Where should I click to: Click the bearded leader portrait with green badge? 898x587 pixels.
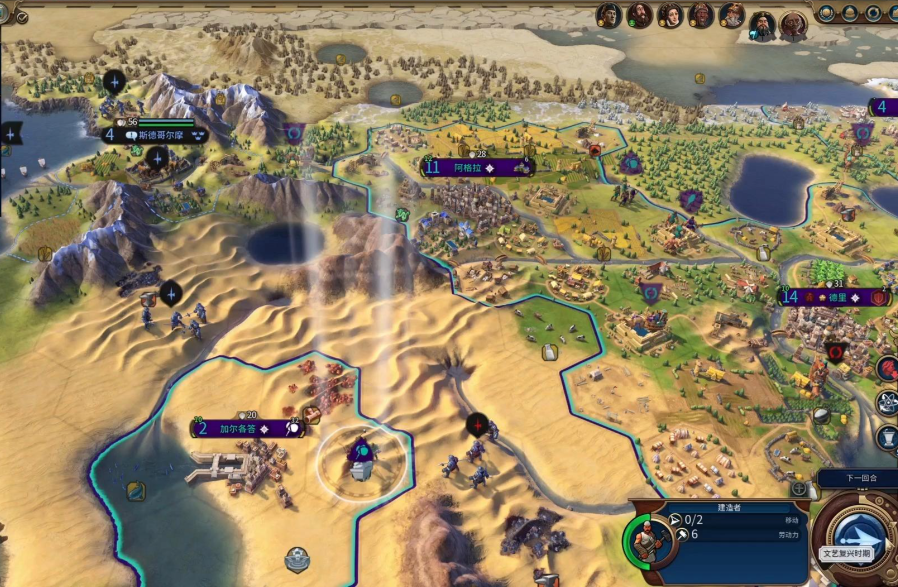coord(639,14)
